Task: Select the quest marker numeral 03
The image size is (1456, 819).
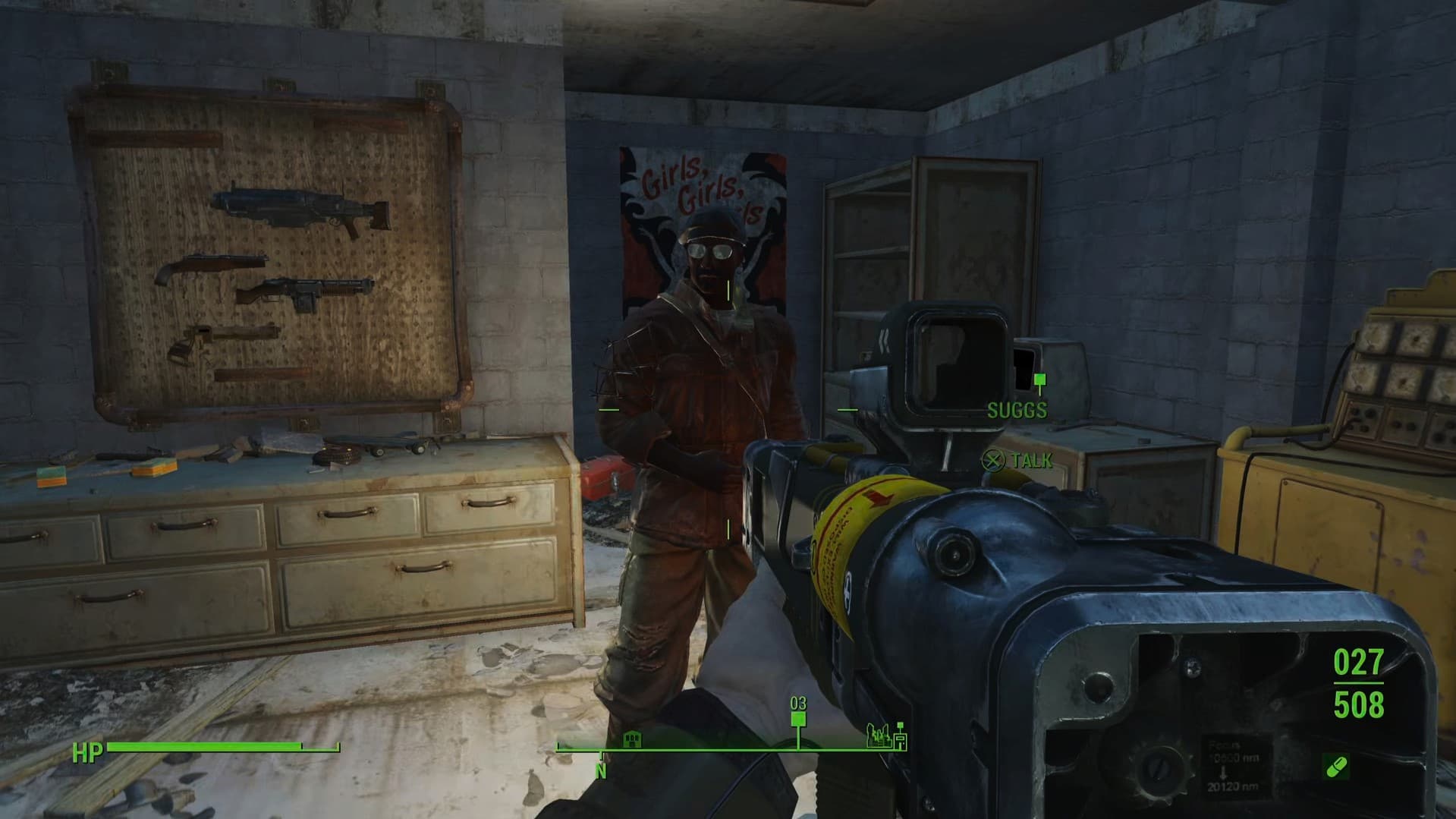Action: 798,703
